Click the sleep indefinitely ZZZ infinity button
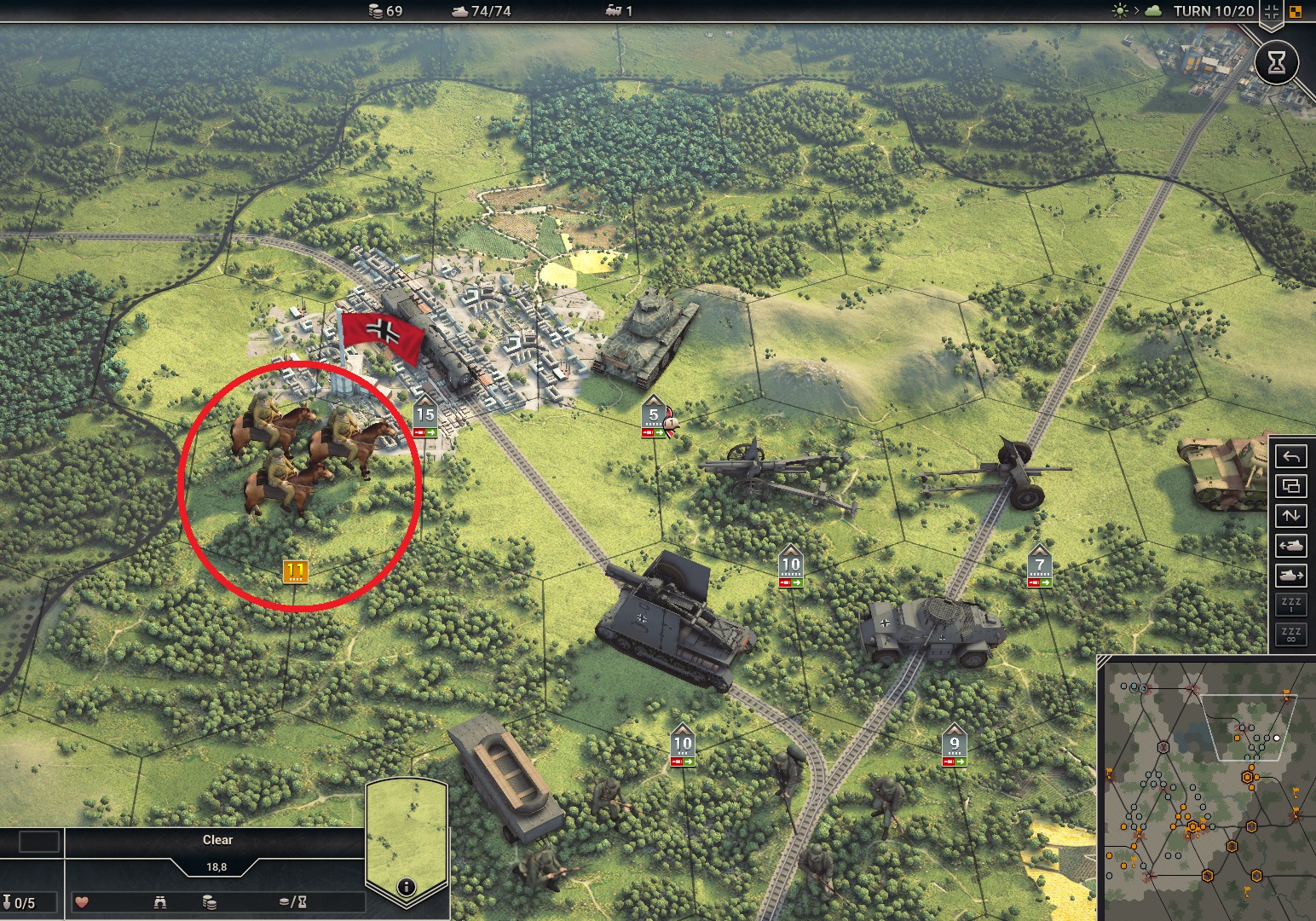Image resolution: width=1316 pixels, height=921 pixels. 1290,634
